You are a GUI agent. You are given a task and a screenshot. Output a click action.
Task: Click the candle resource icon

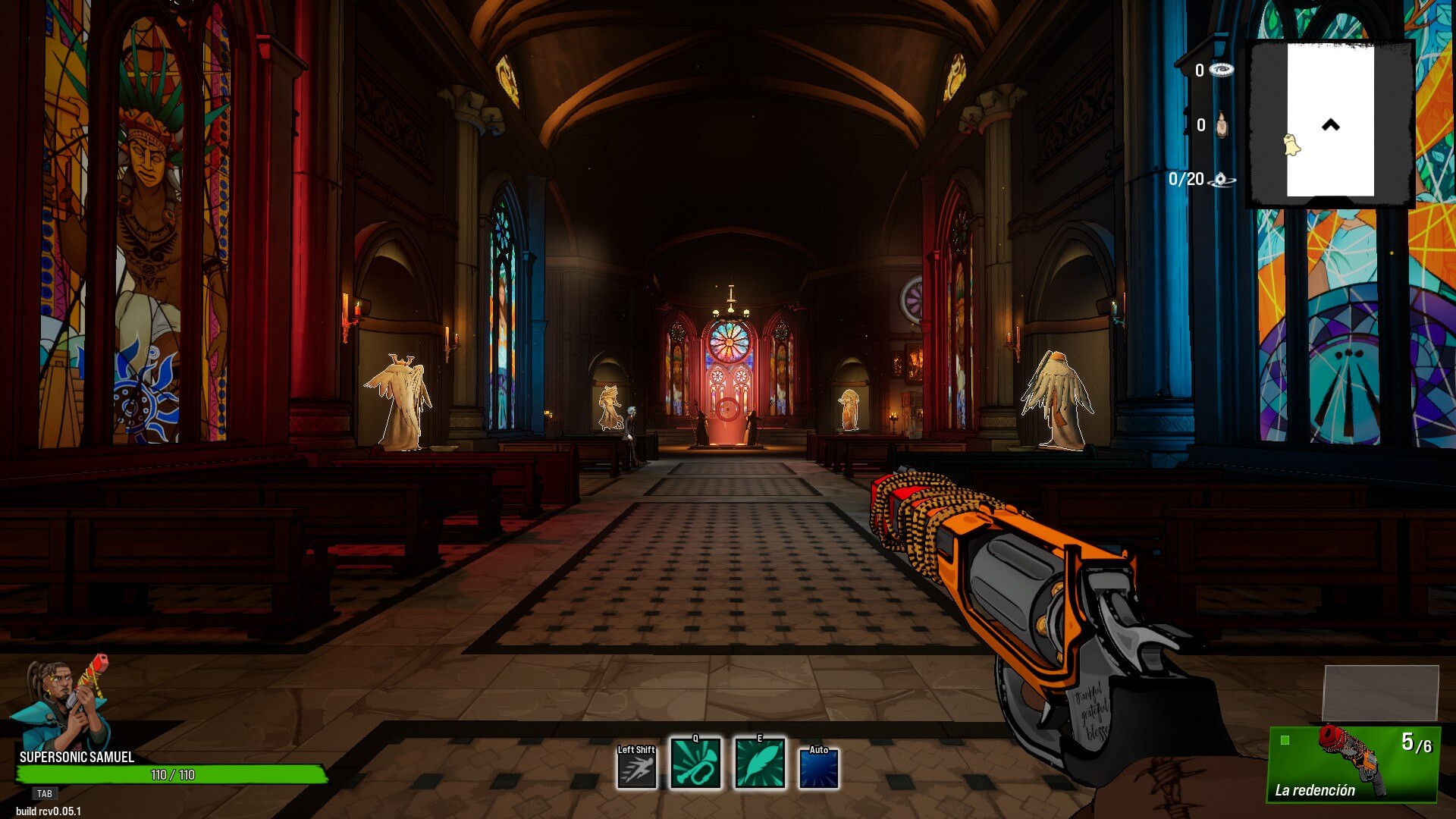click(x=1221, y=125)
